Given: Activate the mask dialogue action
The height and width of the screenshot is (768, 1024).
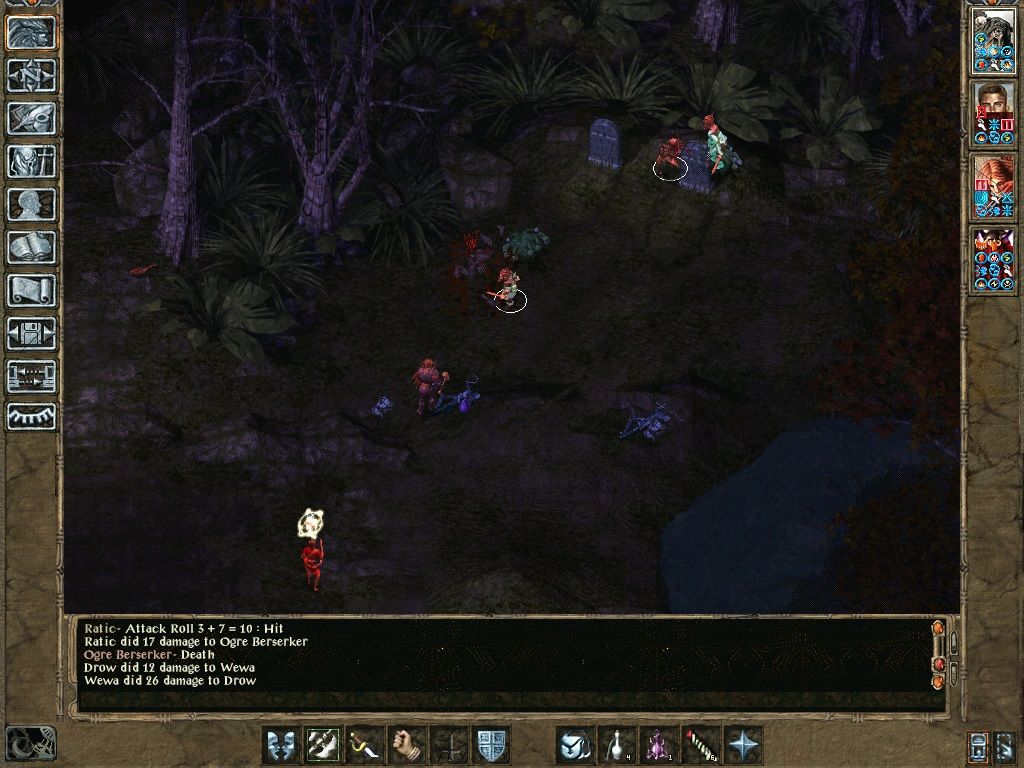Looking at the screenshot, I should pos(281,745).
